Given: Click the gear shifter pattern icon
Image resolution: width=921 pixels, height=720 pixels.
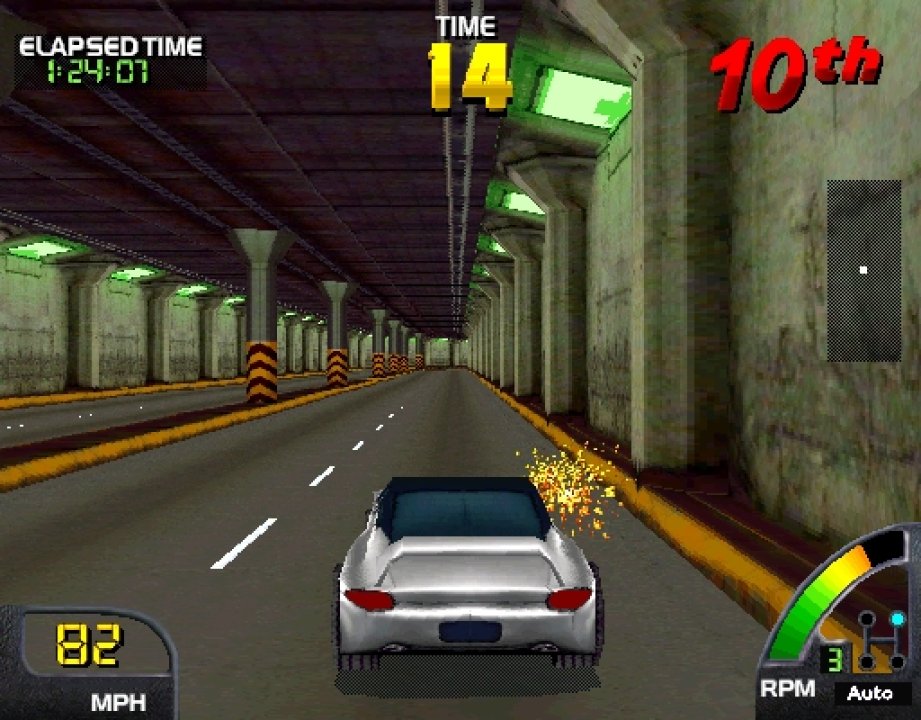Looking at the screenshot, I should (x=881, y=643).
